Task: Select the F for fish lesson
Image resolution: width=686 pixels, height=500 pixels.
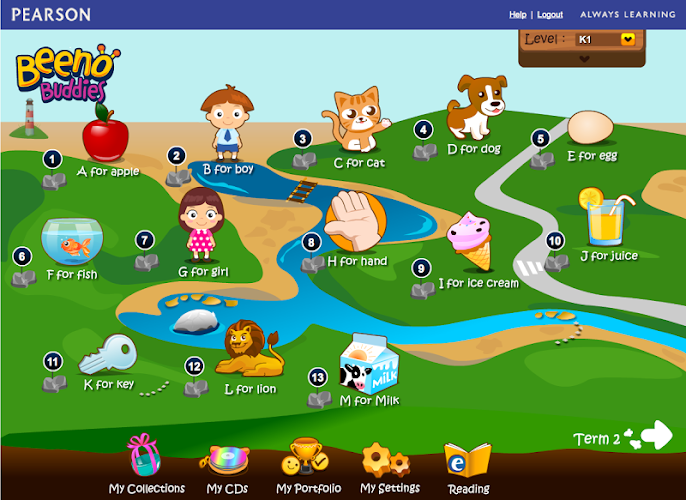Action: click(x=70, y=240)
